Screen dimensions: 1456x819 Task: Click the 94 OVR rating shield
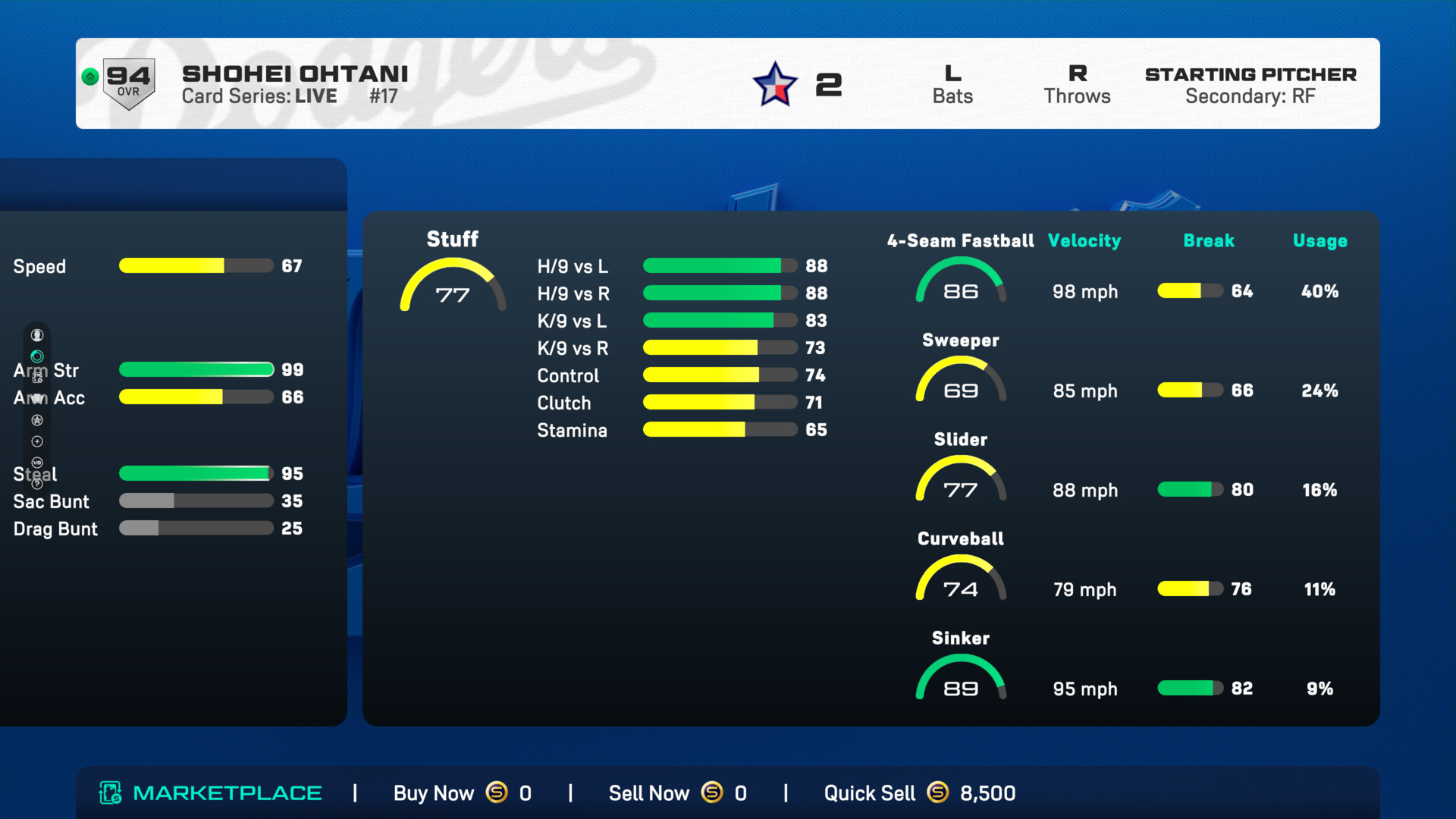128,83
